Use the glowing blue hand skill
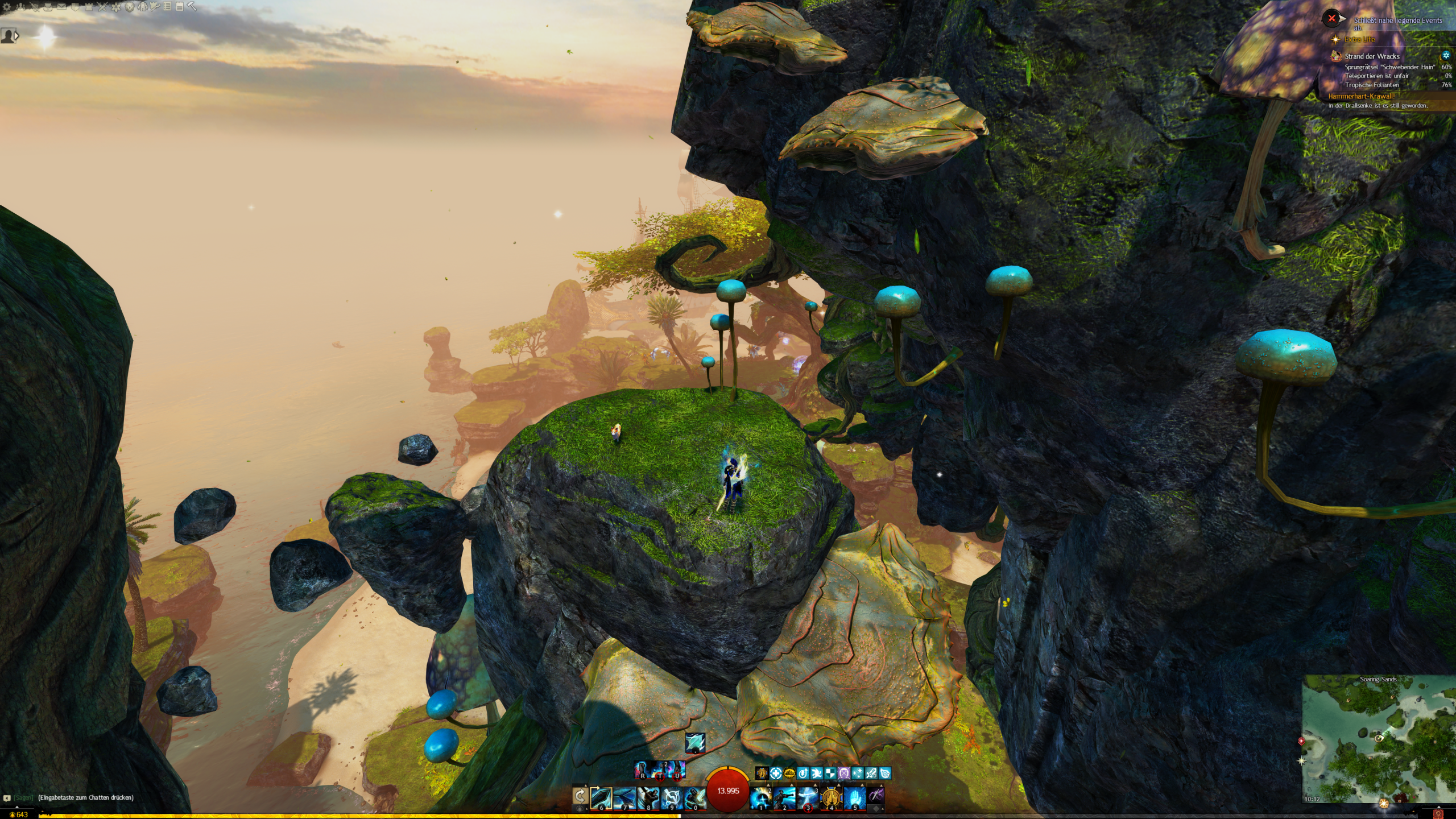Viewport: 1456px width, 819px height. tap(854, 797)
